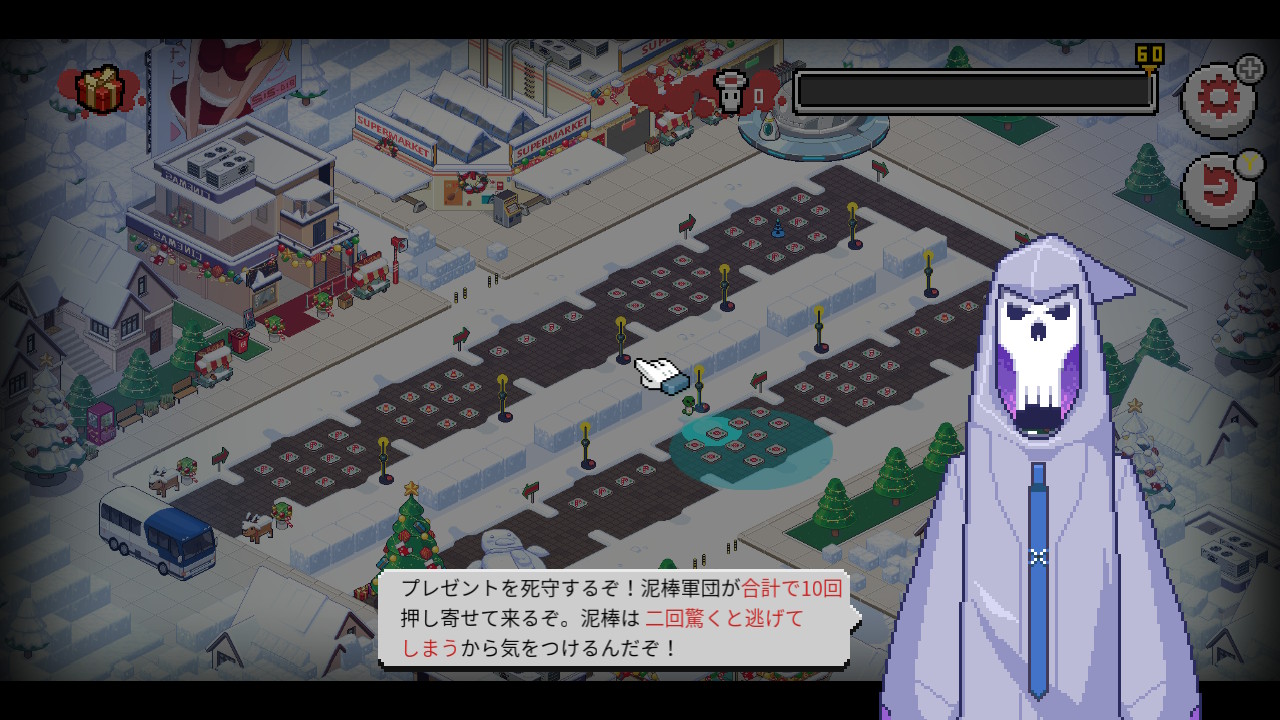Open the gear settings button
1280x720 pixels.
coord(1218,99)
